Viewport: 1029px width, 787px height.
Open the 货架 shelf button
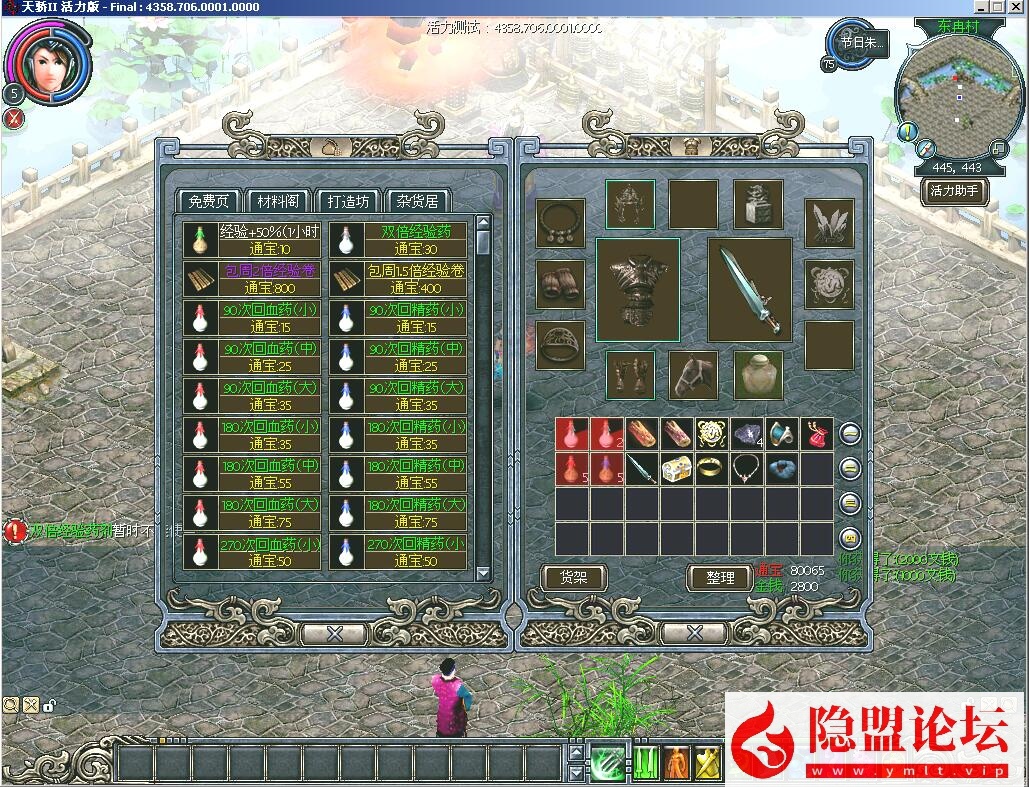[x=574, y=577]
